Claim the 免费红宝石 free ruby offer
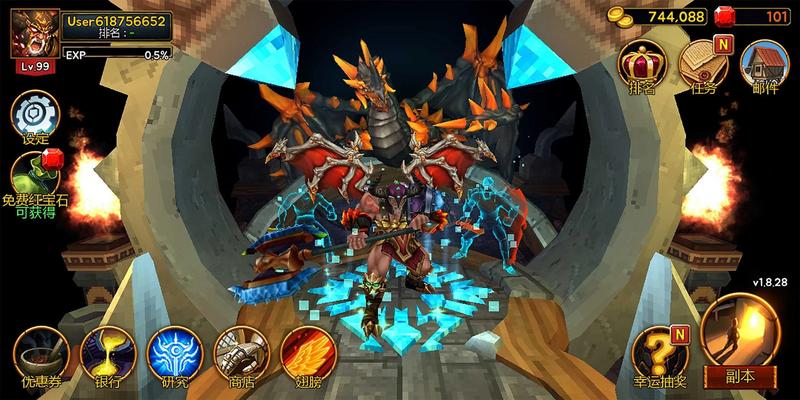This screenshot has height=400, width=800. pos(35,178)
